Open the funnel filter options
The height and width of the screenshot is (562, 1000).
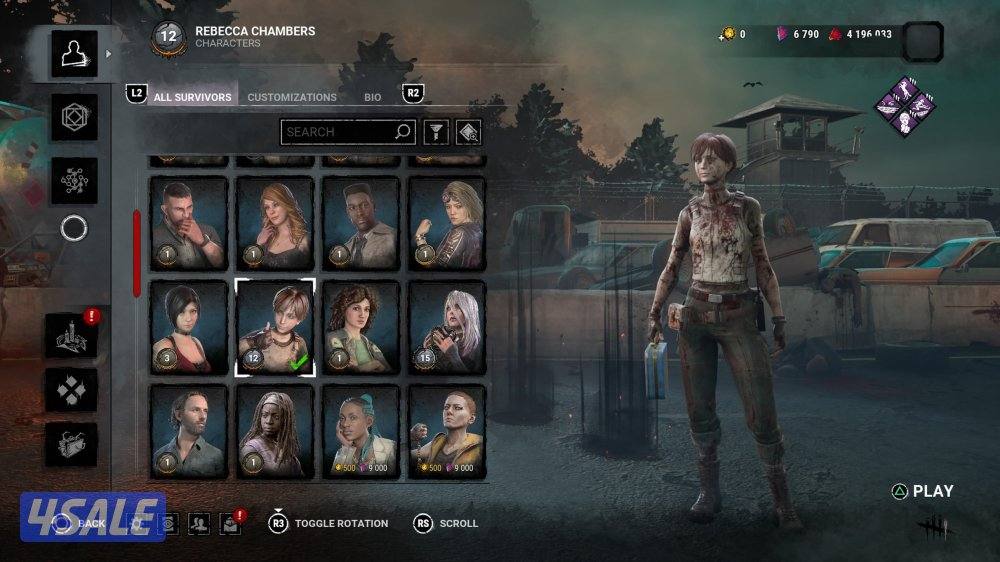[436, 131]
